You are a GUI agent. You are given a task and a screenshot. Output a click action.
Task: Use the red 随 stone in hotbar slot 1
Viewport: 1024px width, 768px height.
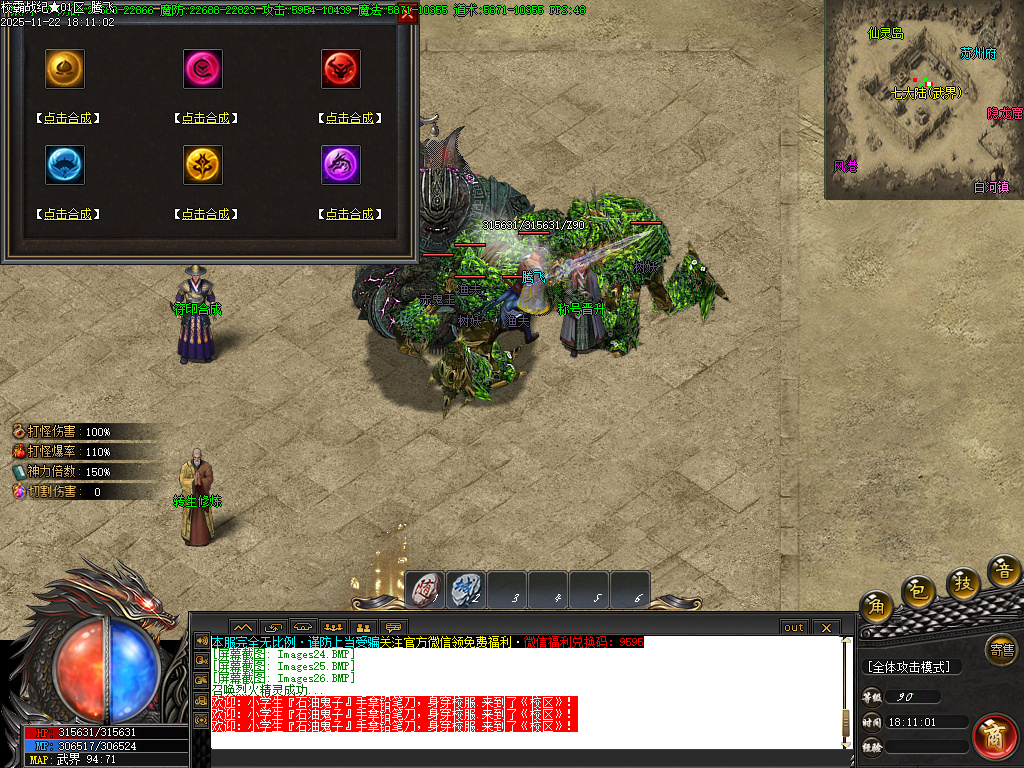click(425, 589)
